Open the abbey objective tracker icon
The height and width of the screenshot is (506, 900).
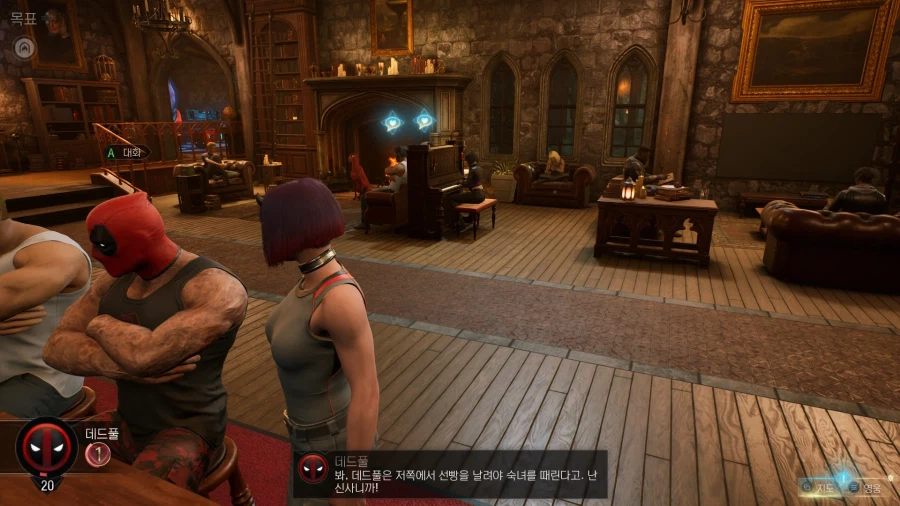[x=22, y=46]
